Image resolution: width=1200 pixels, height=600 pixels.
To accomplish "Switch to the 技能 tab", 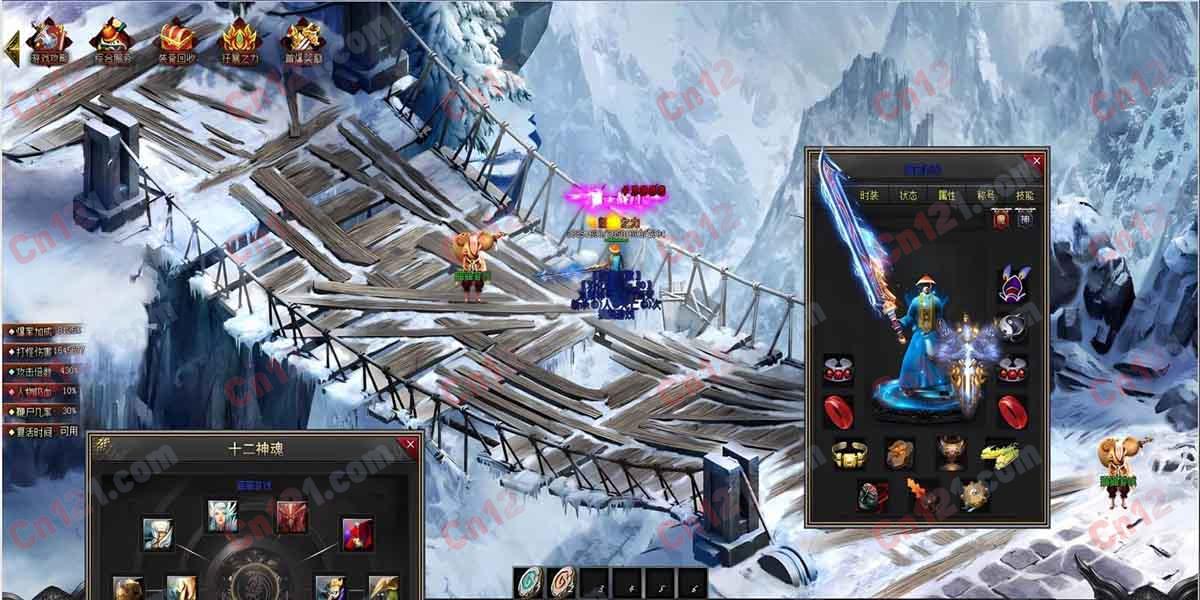I will [x=1025, y=196].
